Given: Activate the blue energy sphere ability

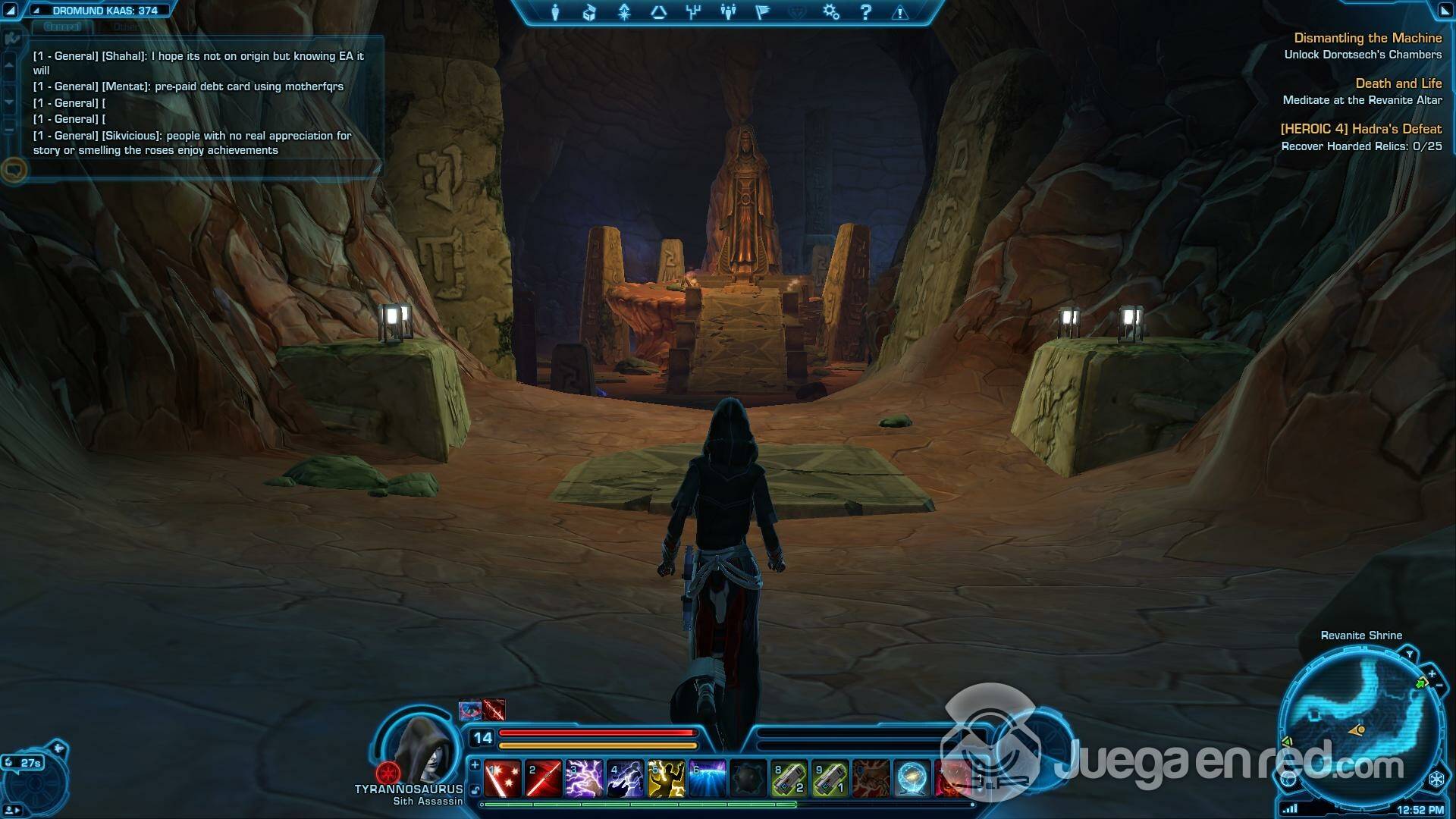Looking at the screenshot, I should point(912,779).
